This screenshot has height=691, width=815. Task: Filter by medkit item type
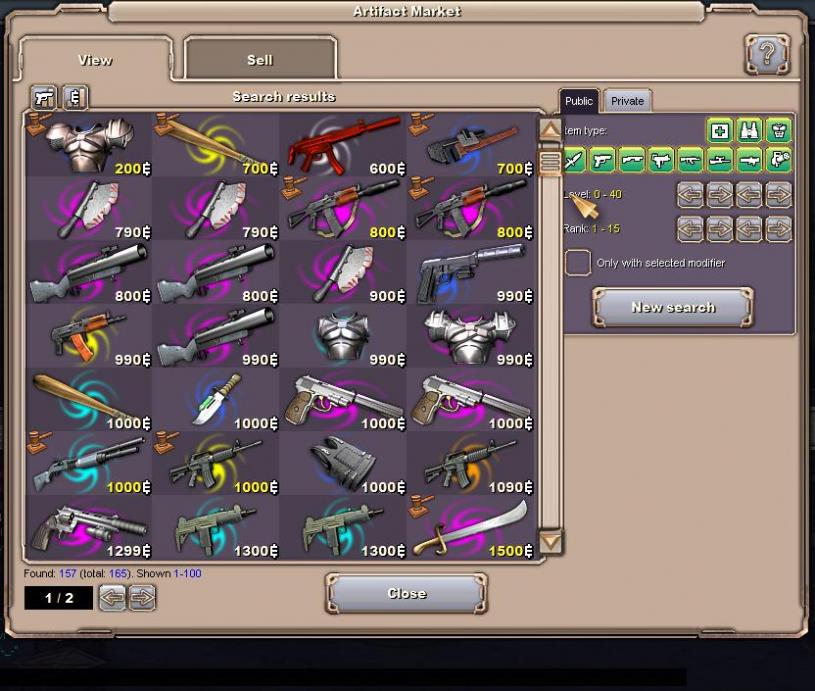(720, 131)
